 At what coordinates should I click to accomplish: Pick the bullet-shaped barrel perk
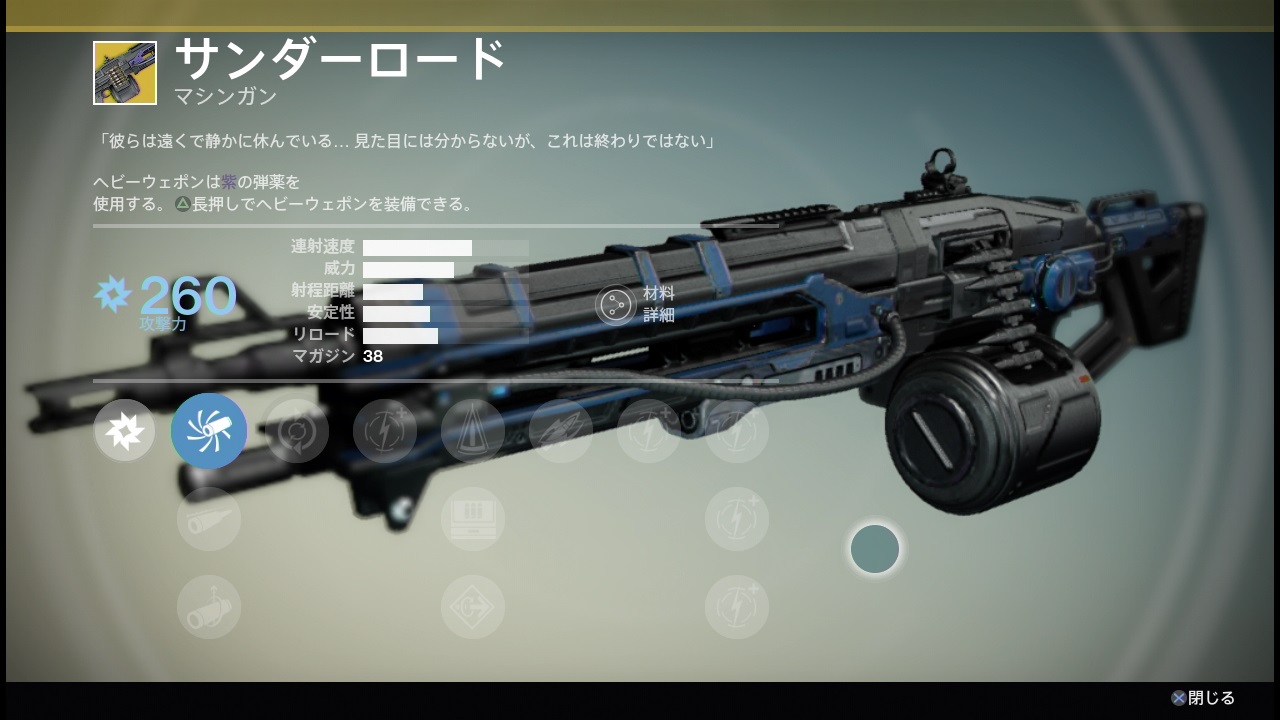pyautogui.click(x=209, y=519)
